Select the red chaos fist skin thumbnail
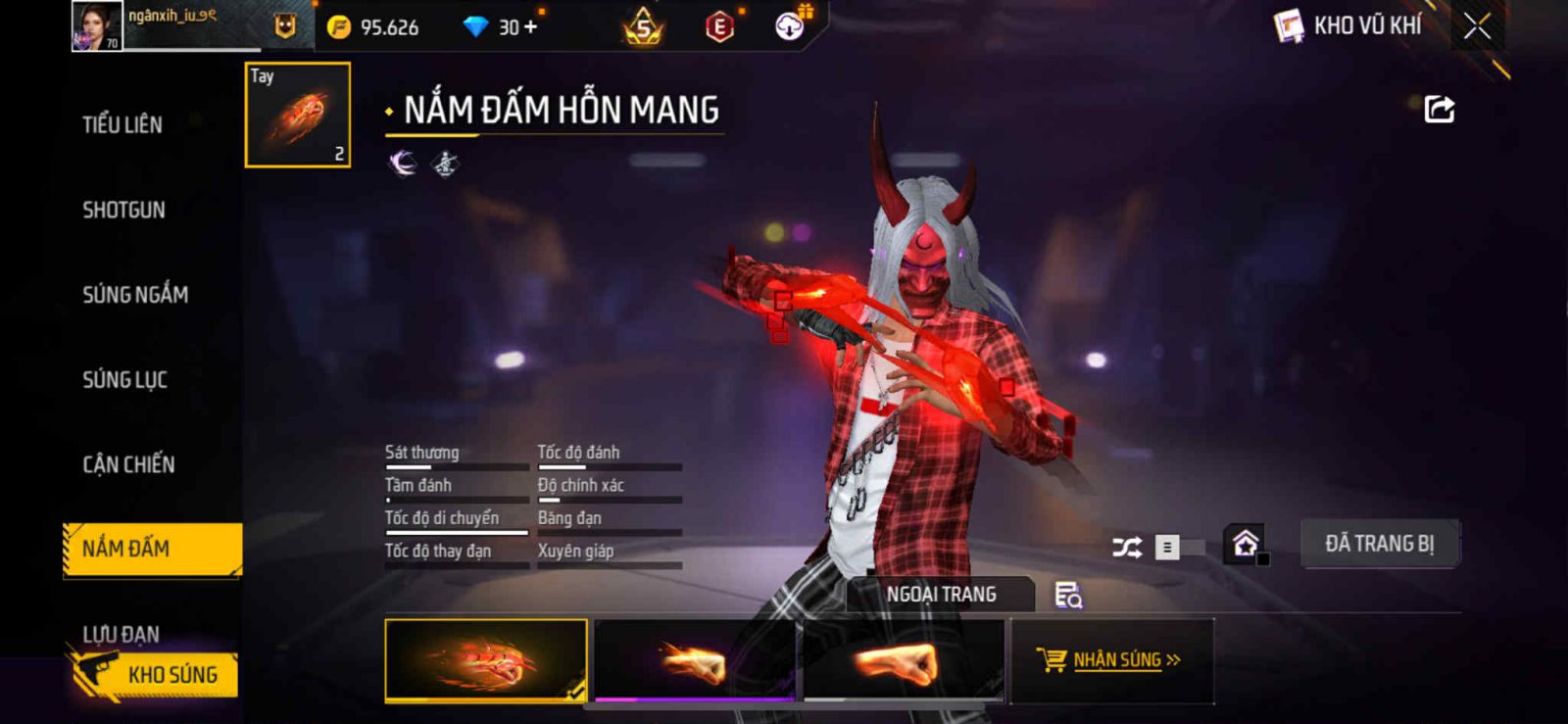1568x724 pixels. coord(486,660)
